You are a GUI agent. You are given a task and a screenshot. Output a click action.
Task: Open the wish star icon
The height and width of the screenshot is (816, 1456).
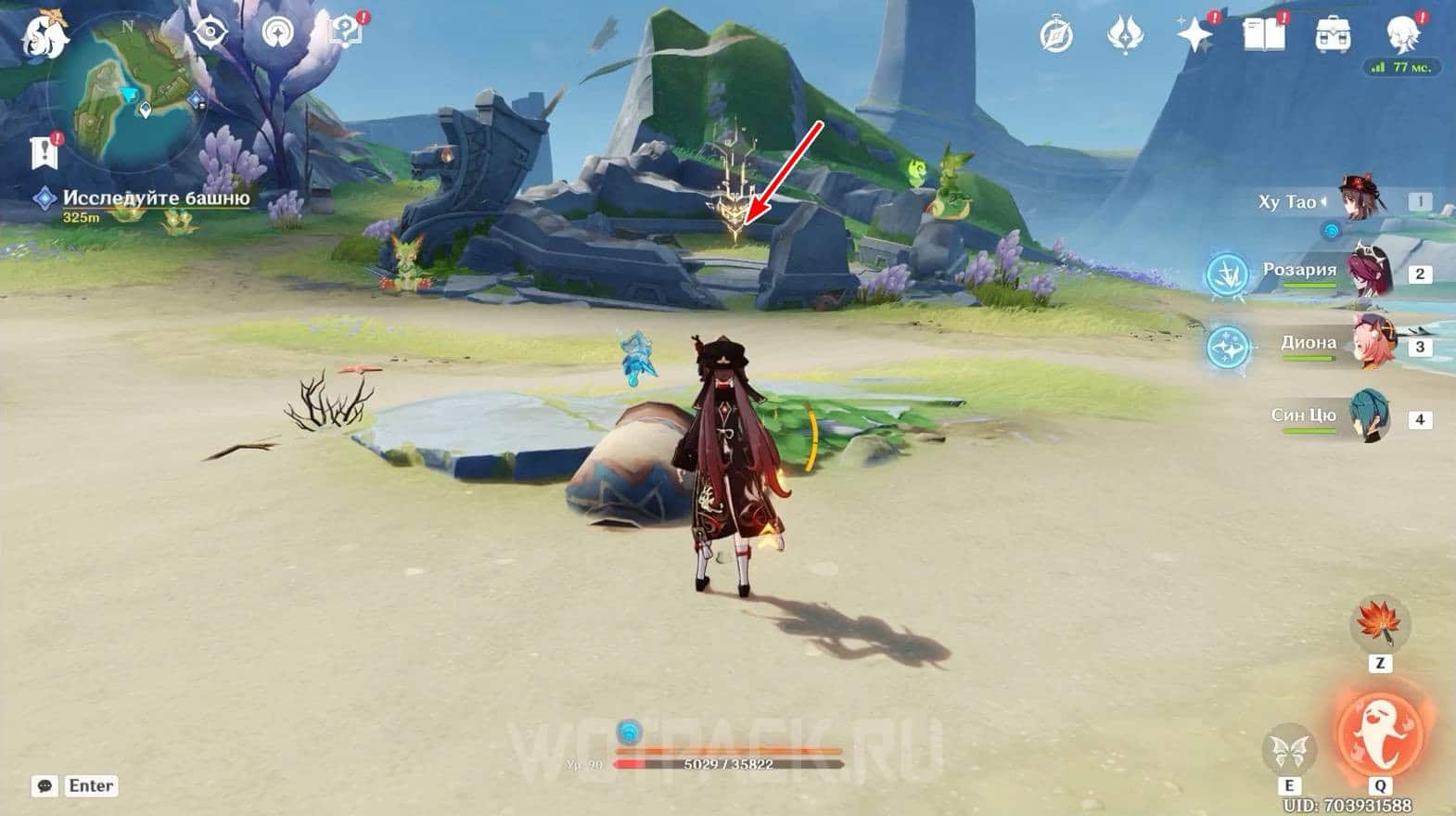click(1194, 36)
